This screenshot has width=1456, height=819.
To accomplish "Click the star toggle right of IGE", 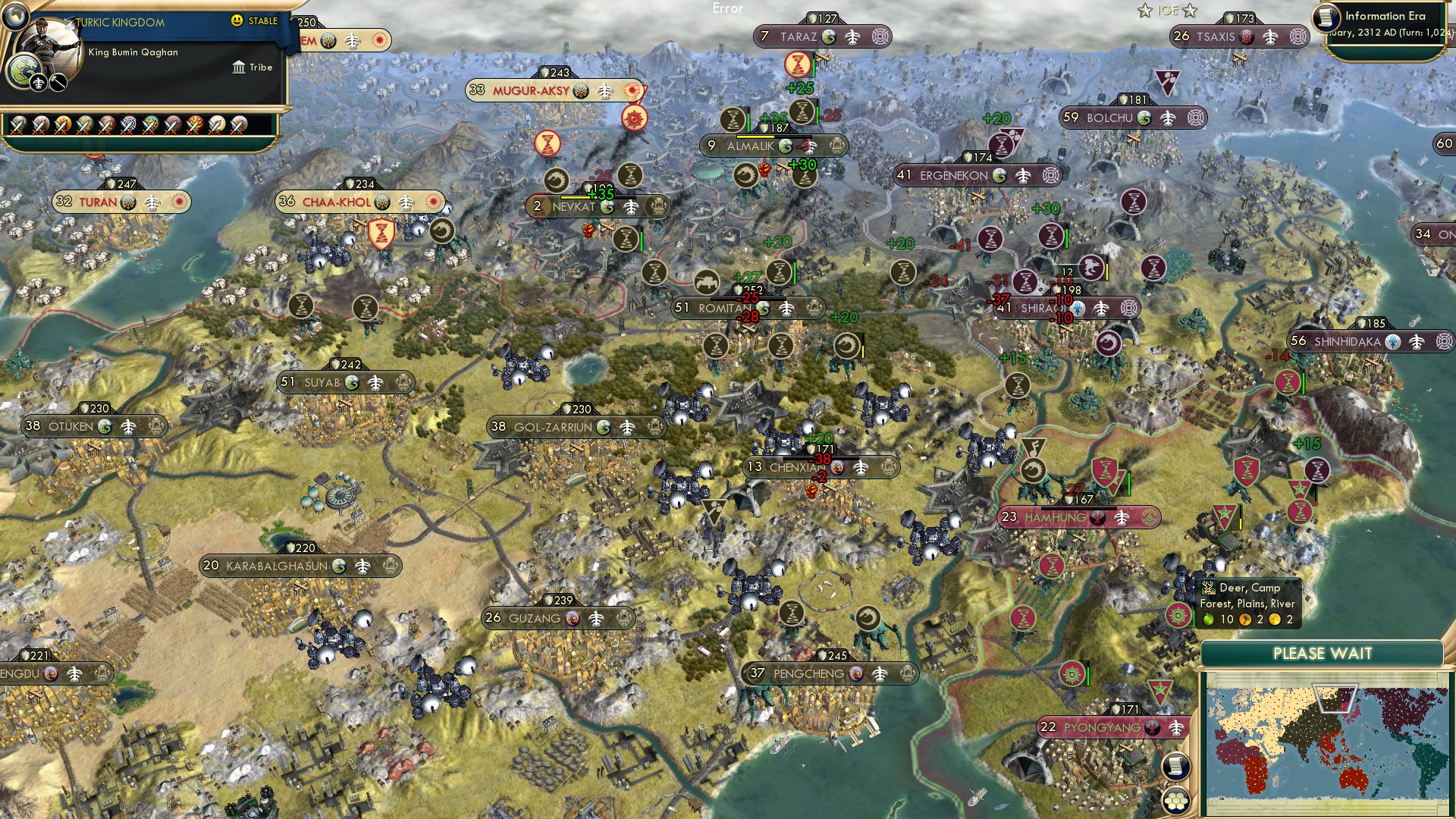I will [x=1190, y=10].
